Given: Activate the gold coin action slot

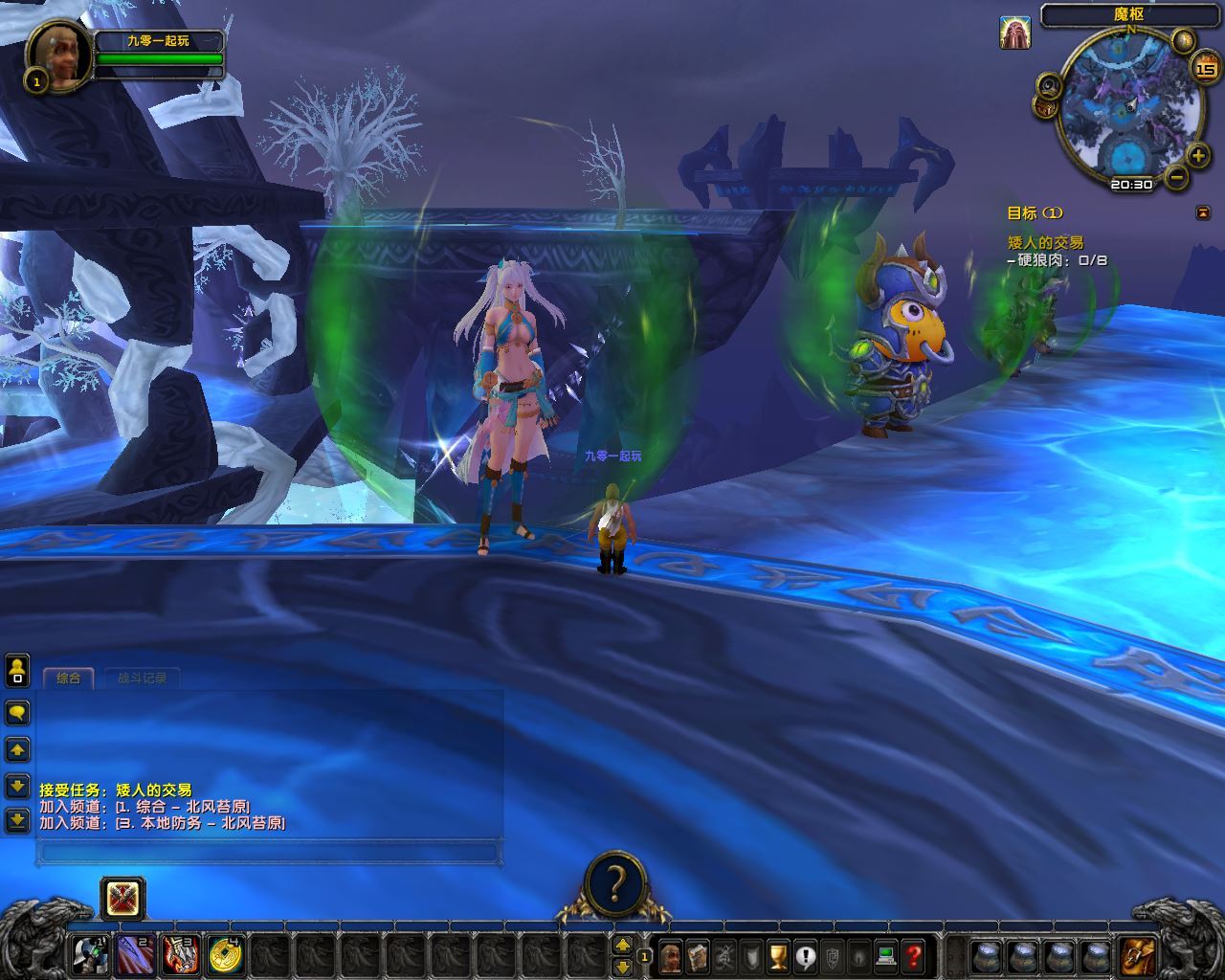Looking at the screenshot, I should [226, 953].
